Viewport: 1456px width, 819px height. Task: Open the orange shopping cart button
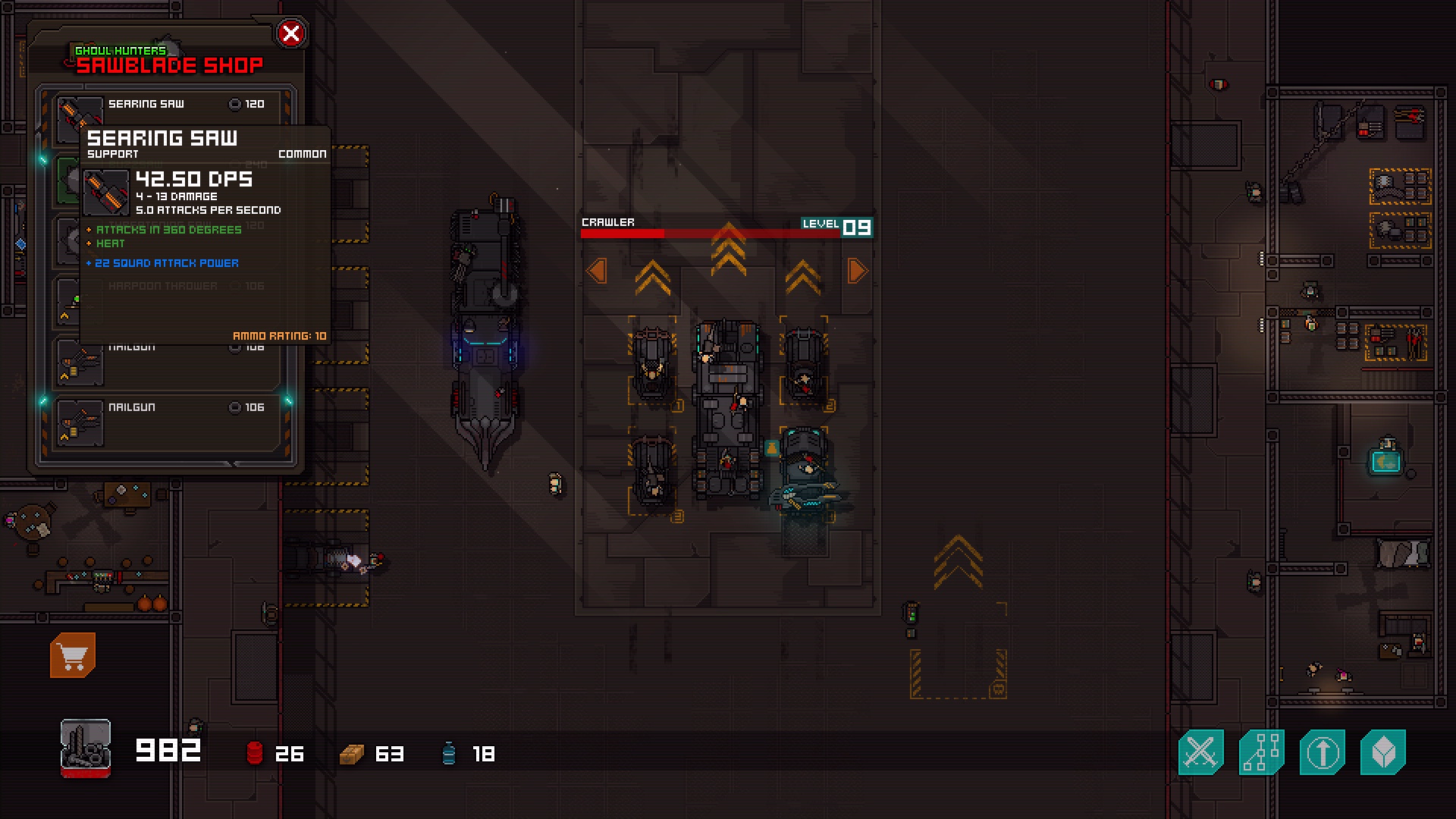coord(73,655)
